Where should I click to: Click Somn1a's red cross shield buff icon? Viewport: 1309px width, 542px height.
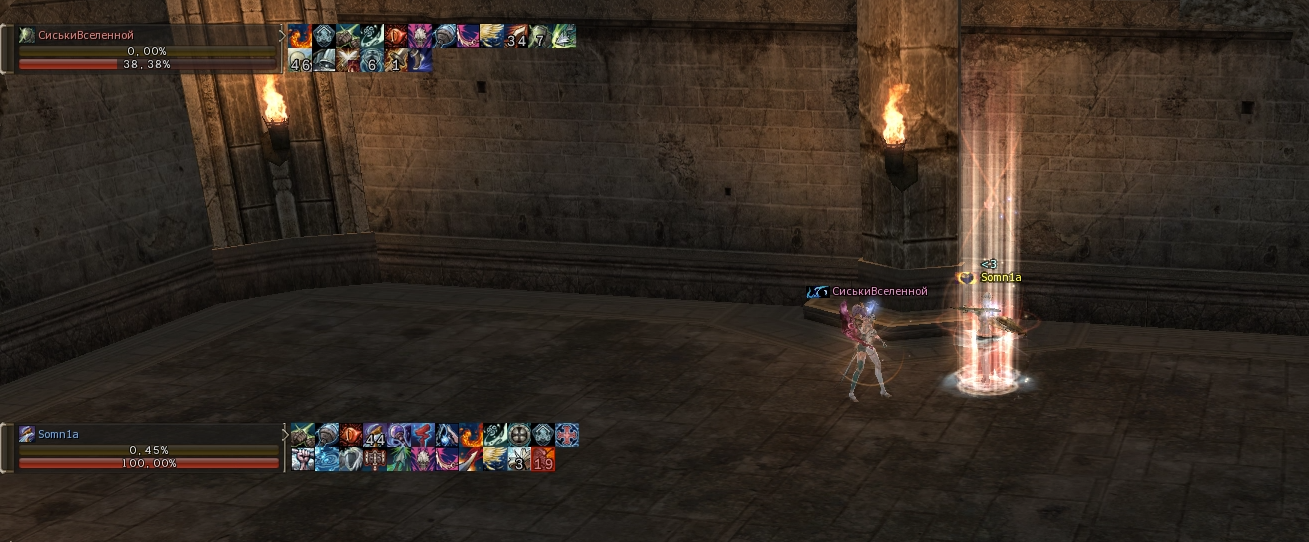click(567, 435)
